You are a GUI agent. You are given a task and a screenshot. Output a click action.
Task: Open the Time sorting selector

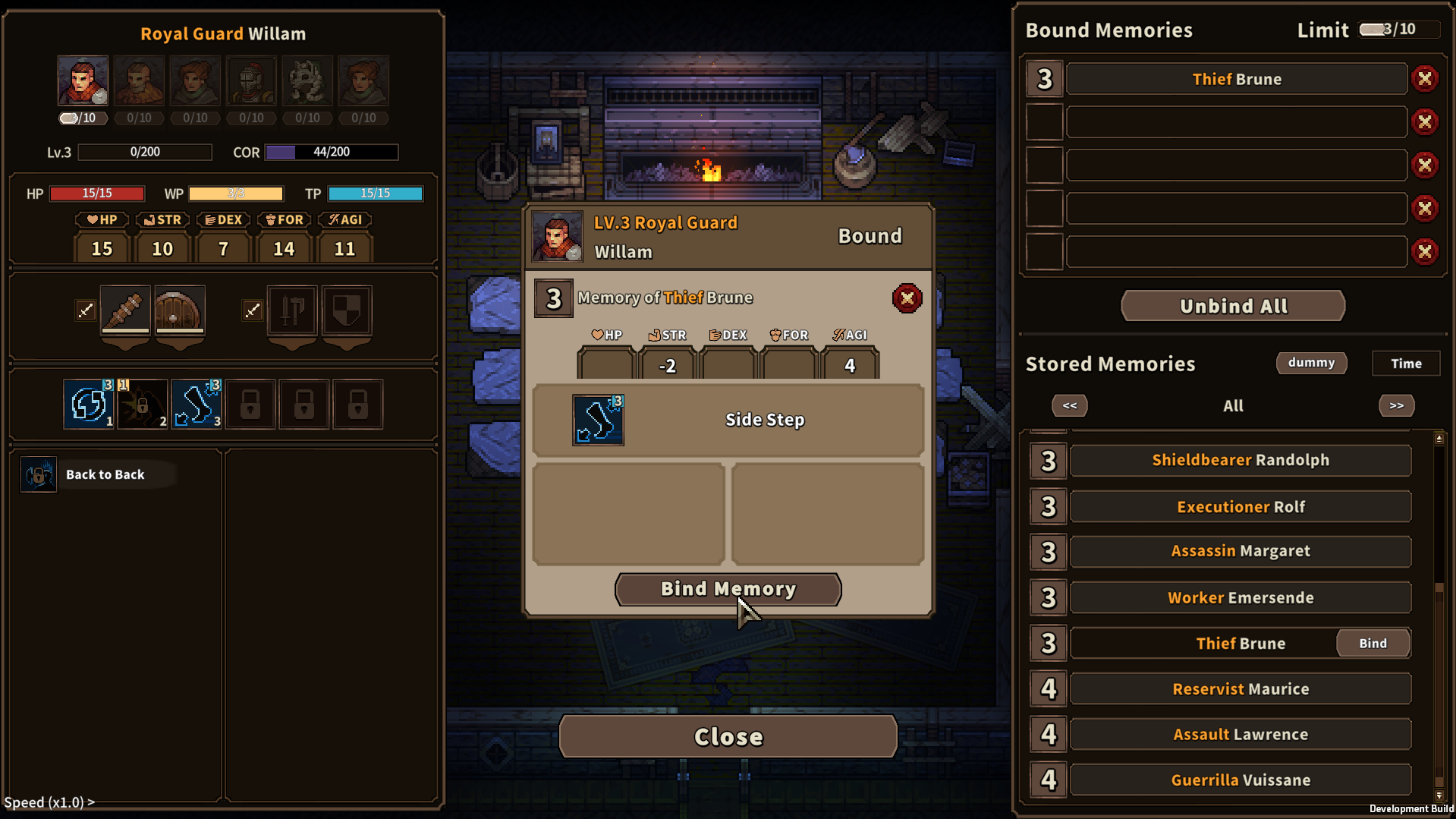tap(1405, 363)
